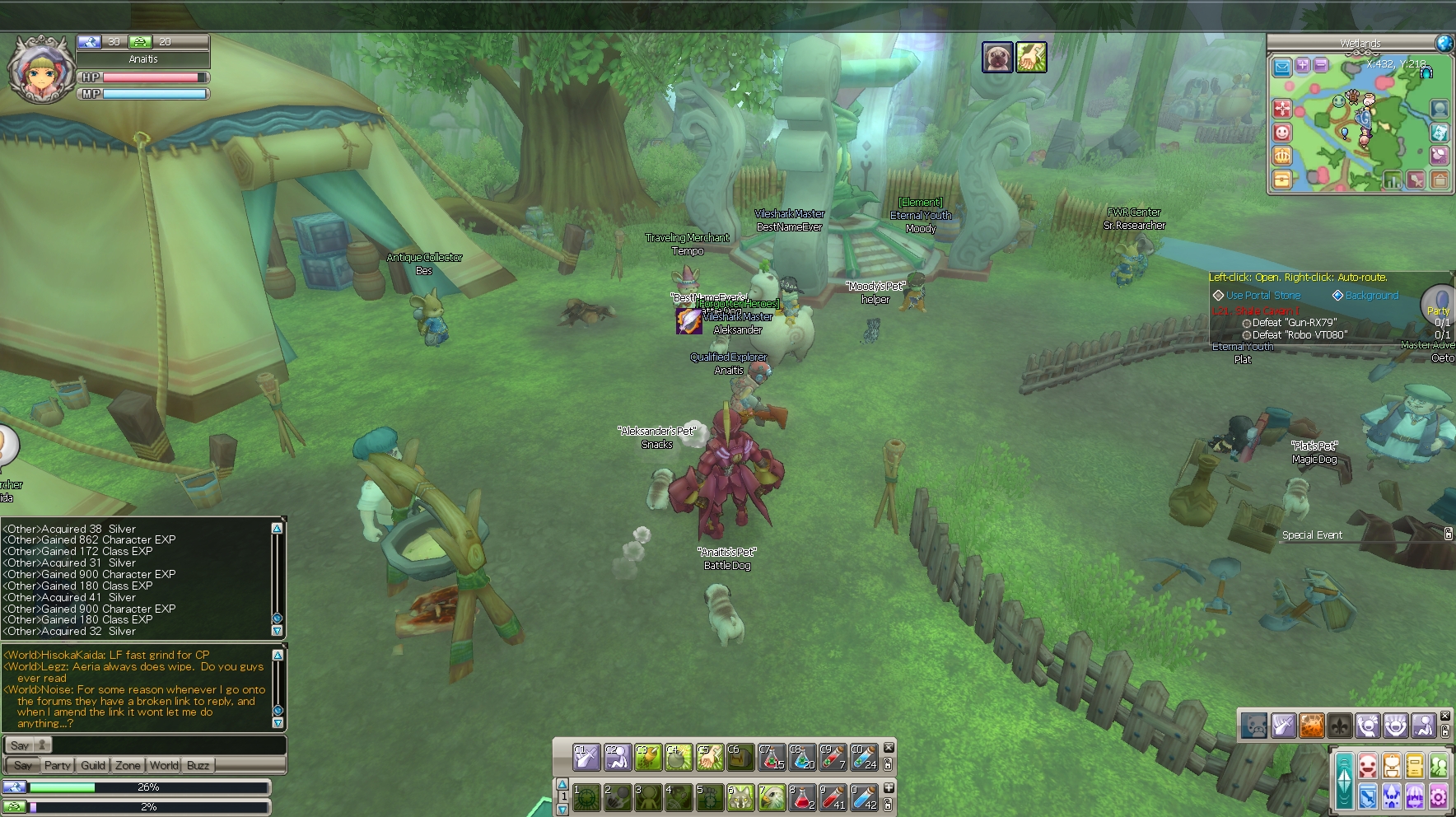Select the Party chat tab
This screenshot has width=1456, height=817.
click(58, 765)
